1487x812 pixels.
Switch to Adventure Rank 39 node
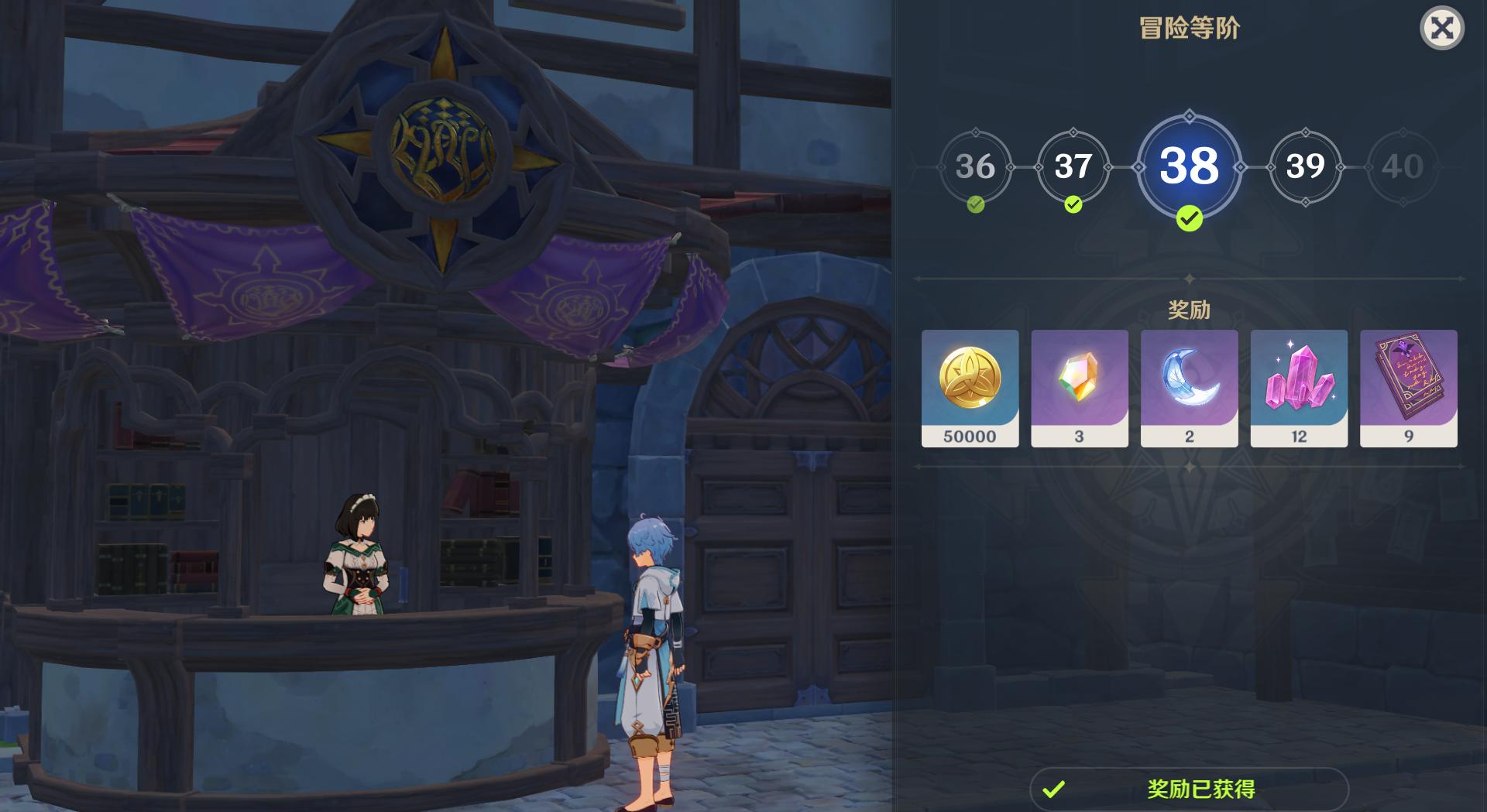coord(1305,166)
